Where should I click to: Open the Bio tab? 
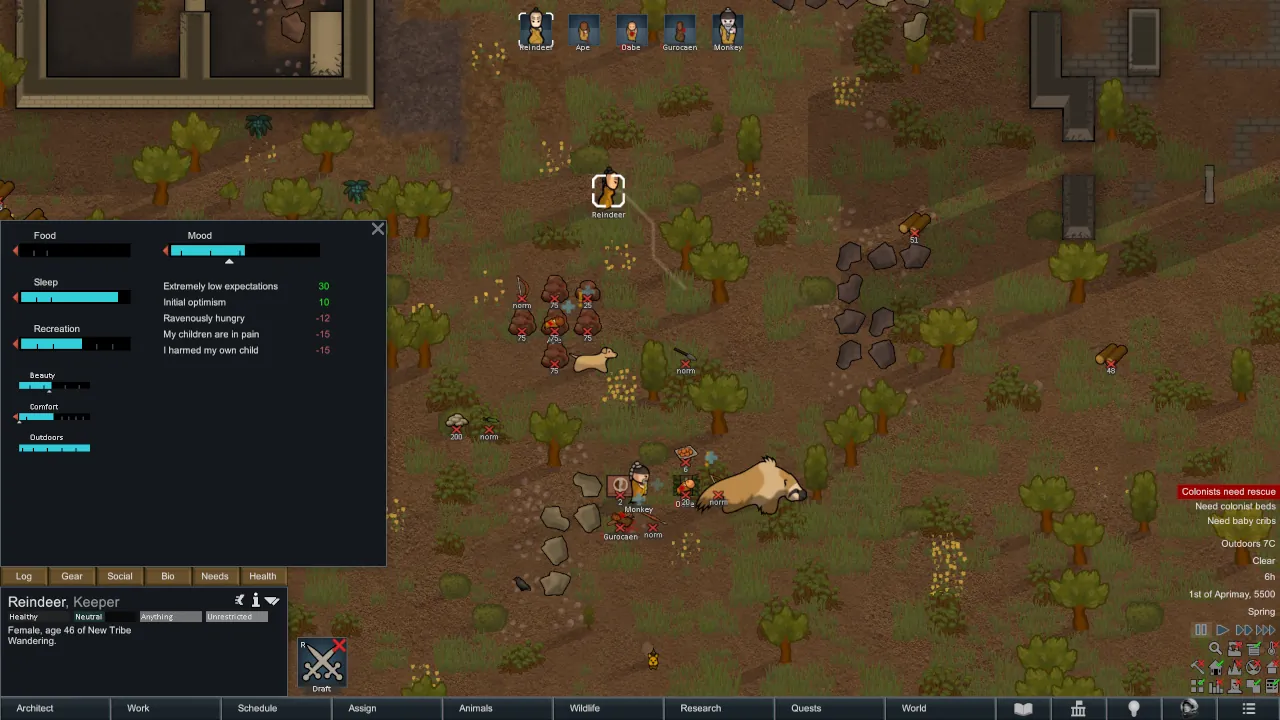click(168, 576)
